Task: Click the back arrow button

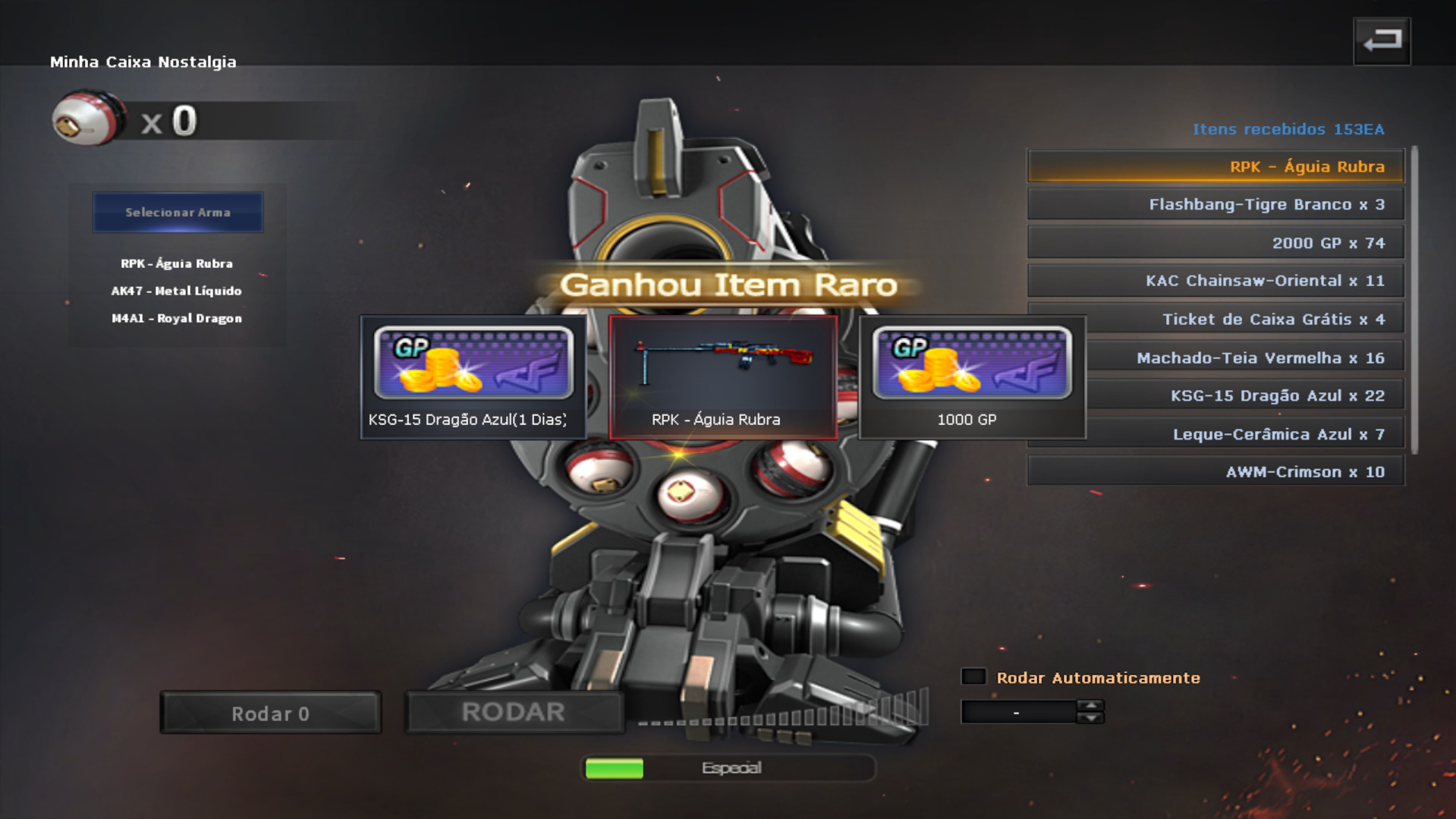Action: [x=1382, y=41]
